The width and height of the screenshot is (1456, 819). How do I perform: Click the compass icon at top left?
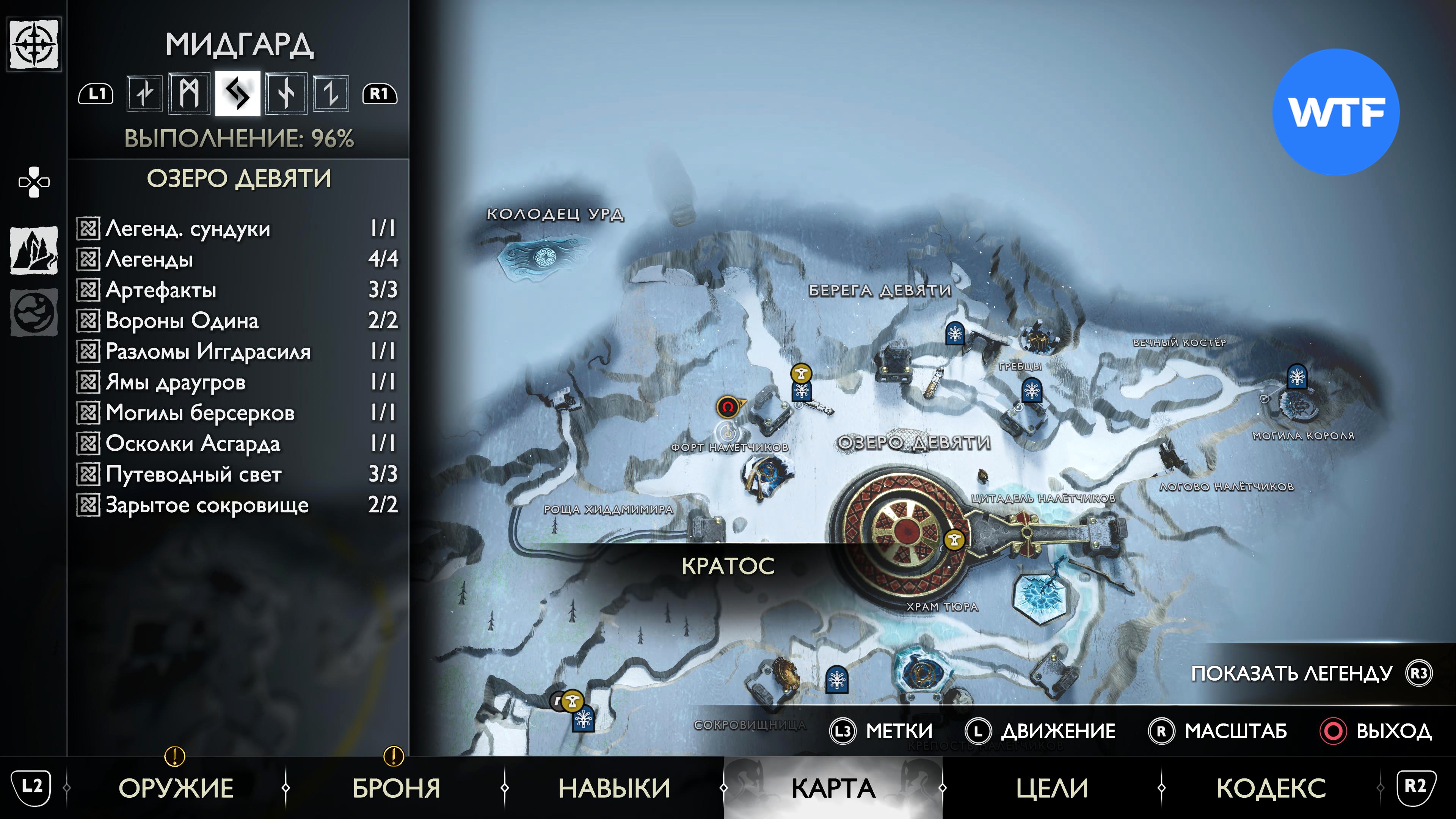click(35, 44)
